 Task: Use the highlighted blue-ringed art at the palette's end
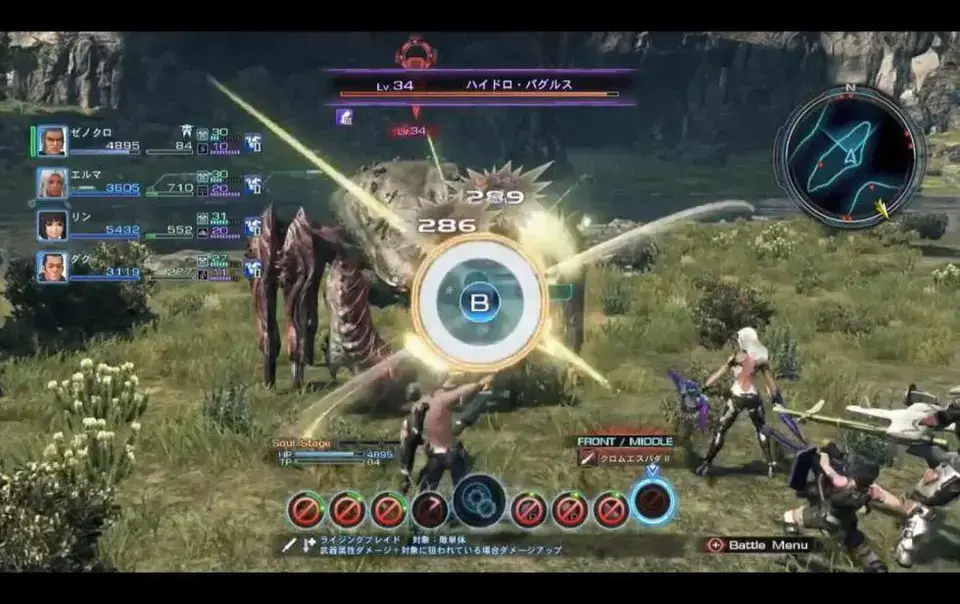coord(653,501)
